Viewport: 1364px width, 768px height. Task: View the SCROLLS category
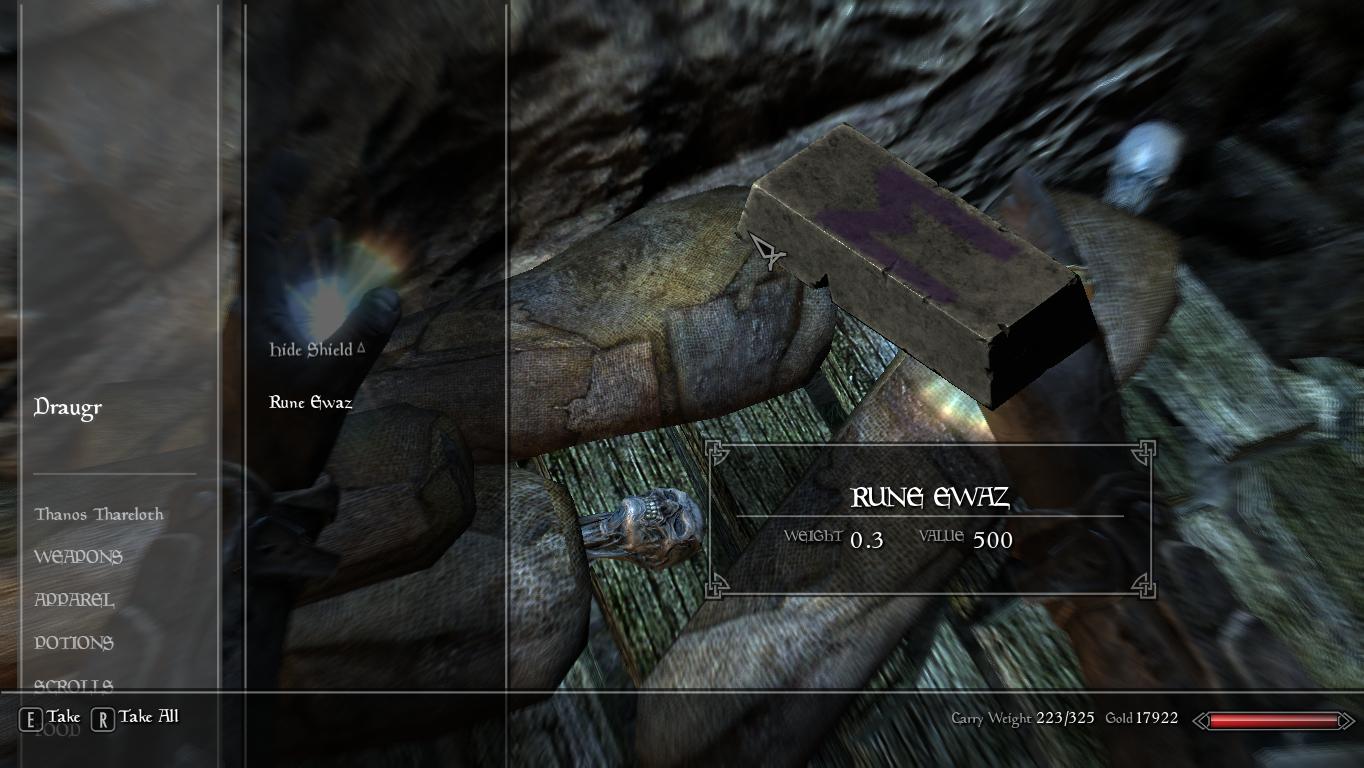[75, 686]
